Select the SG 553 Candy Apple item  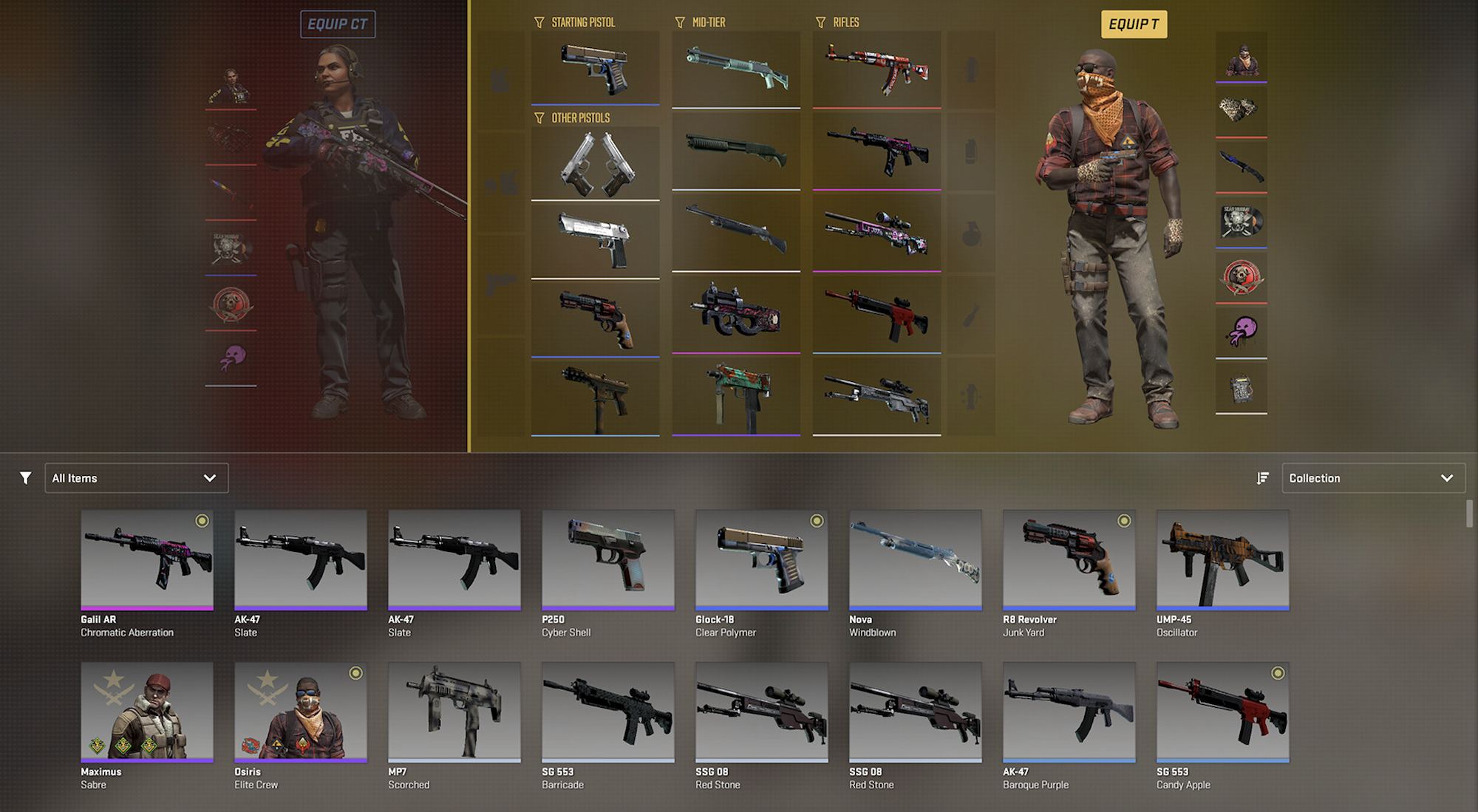click(x=1222, y=712)
